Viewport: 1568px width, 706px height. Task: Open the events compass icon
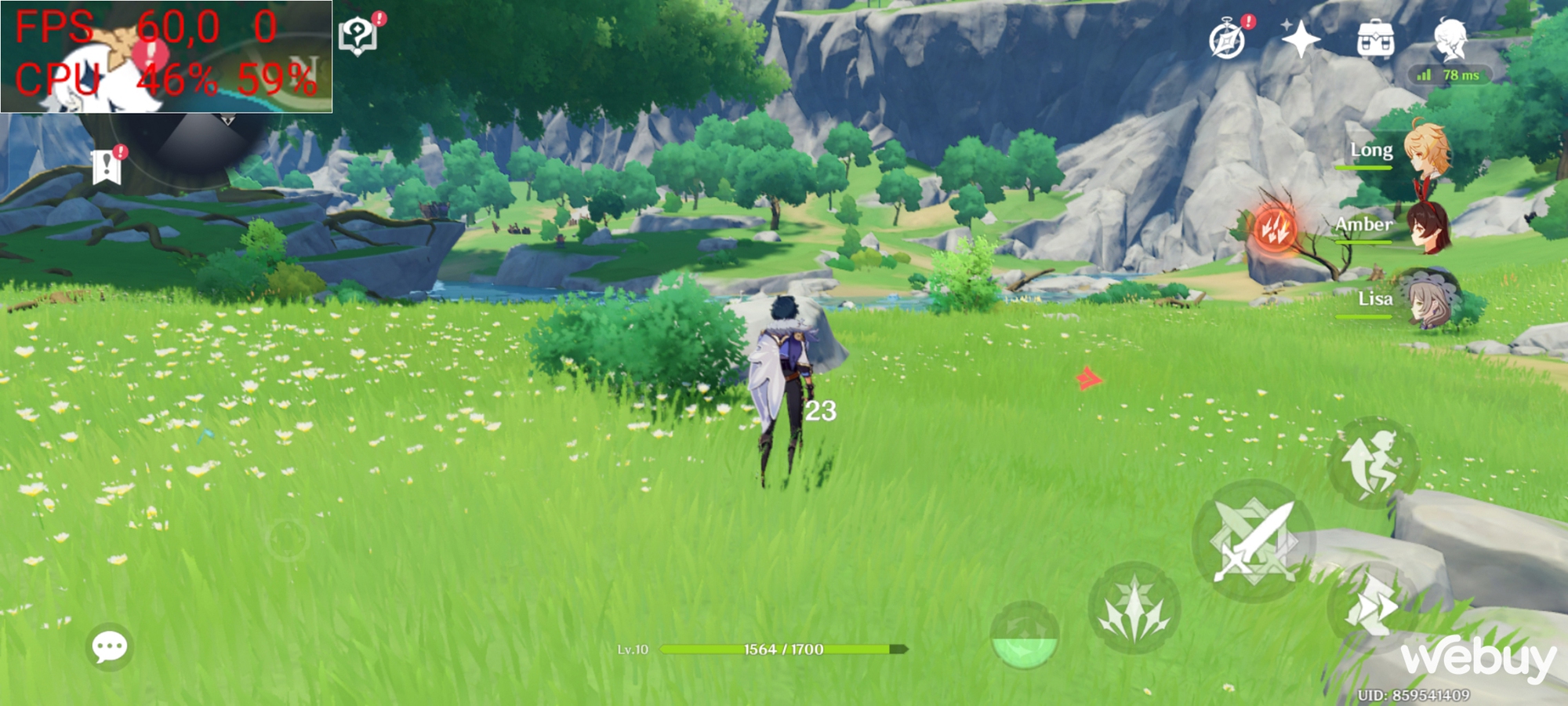tap(1227, 39)
